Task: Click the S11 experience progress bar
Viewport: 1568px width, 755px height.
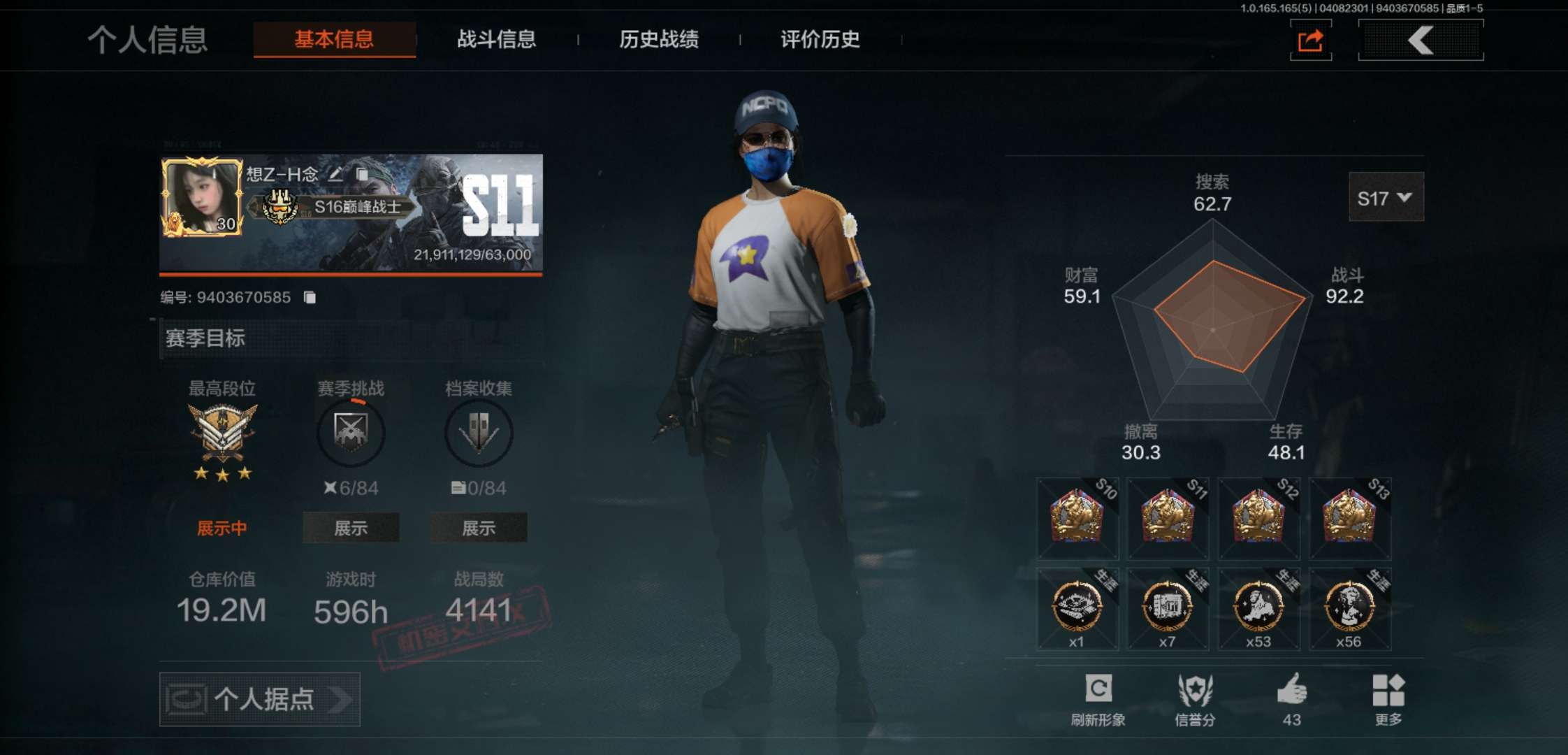Action: click(349, 275)
